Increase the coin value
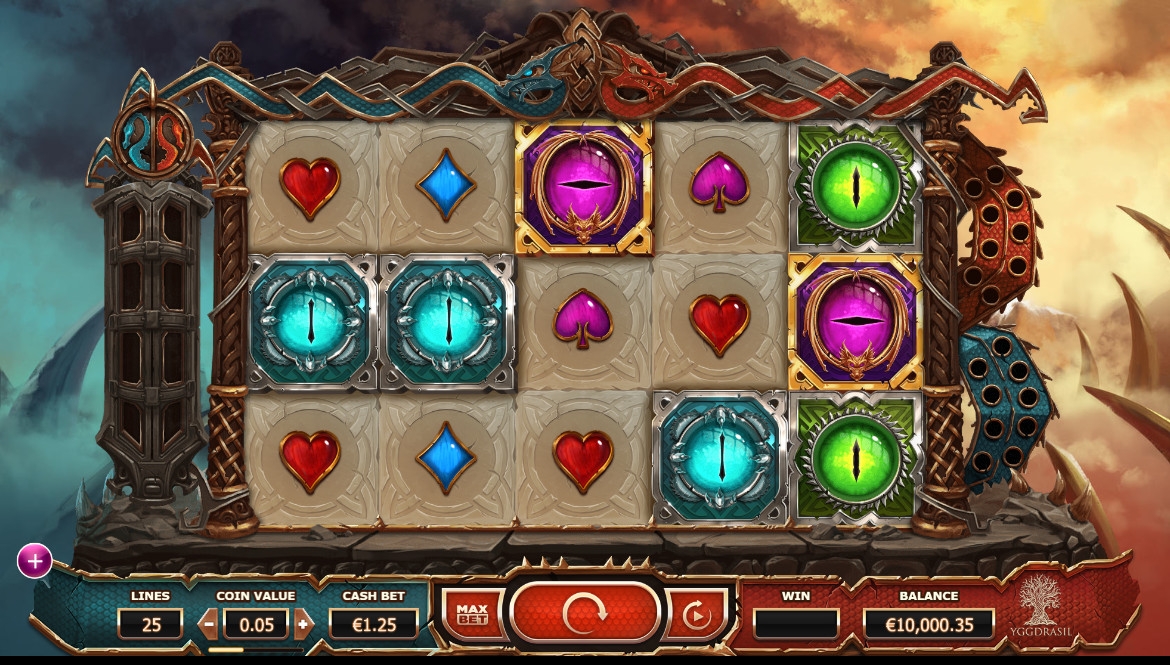Viewport: 1170px width, 665px height. pyautogui.click(x=304, y=624)
